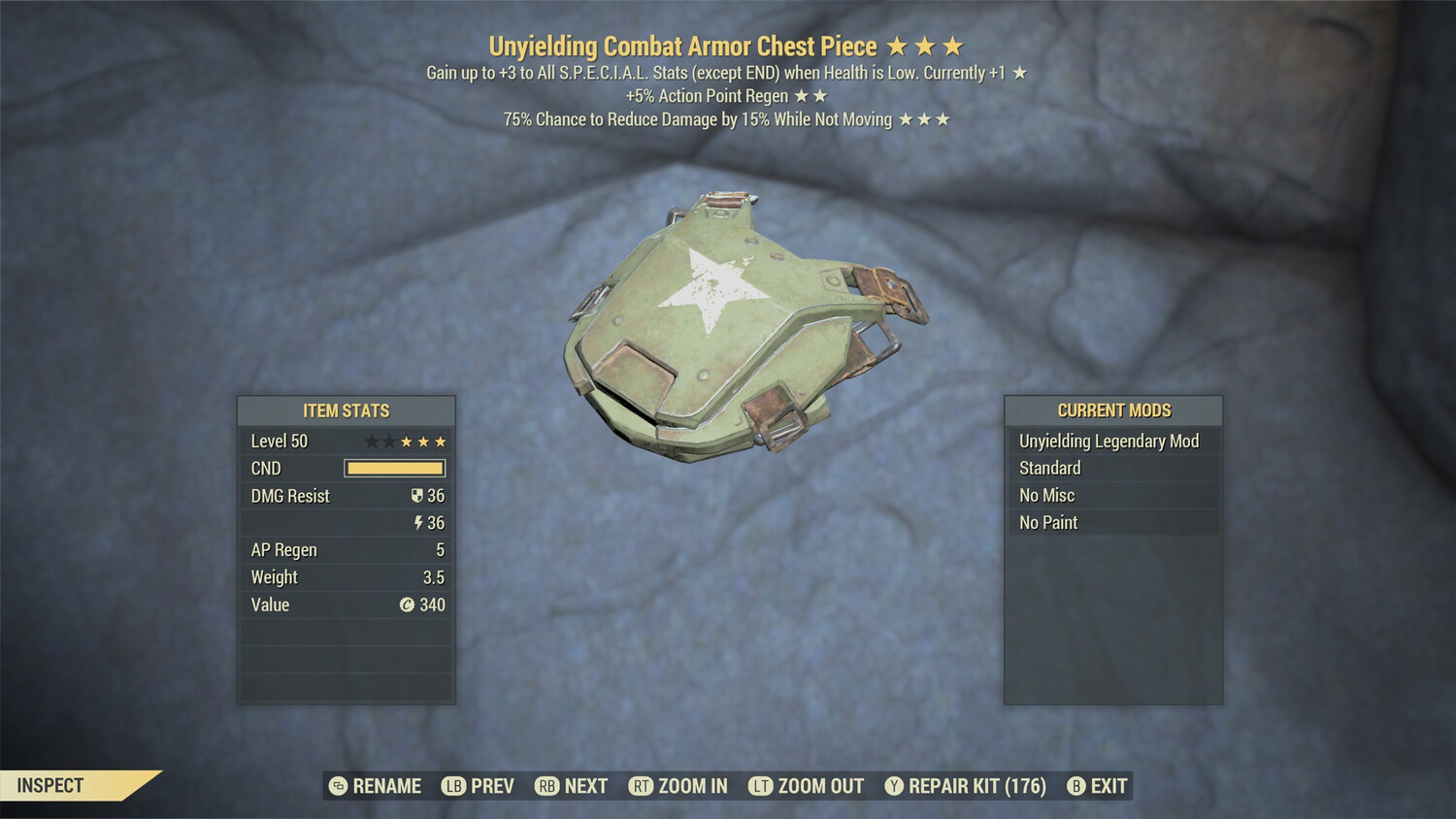Click the CURRENT MODS panel header
Viewport: 1456px width, 819px height.
pyautogui.click(x=1112, y=410)
